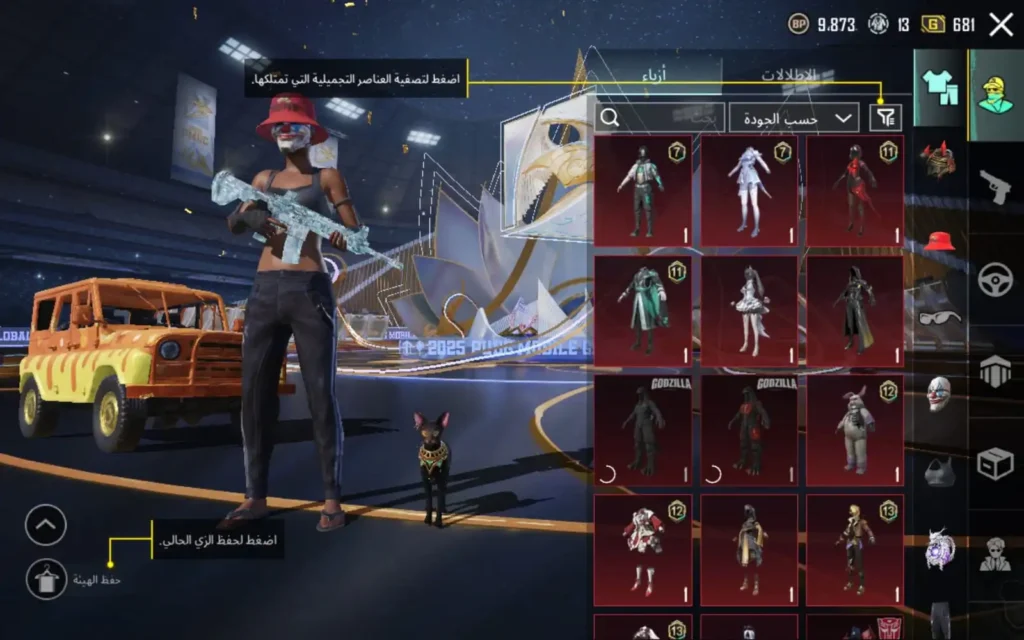Open the cardboard box crate category
1024x640 pixels.
995,465
